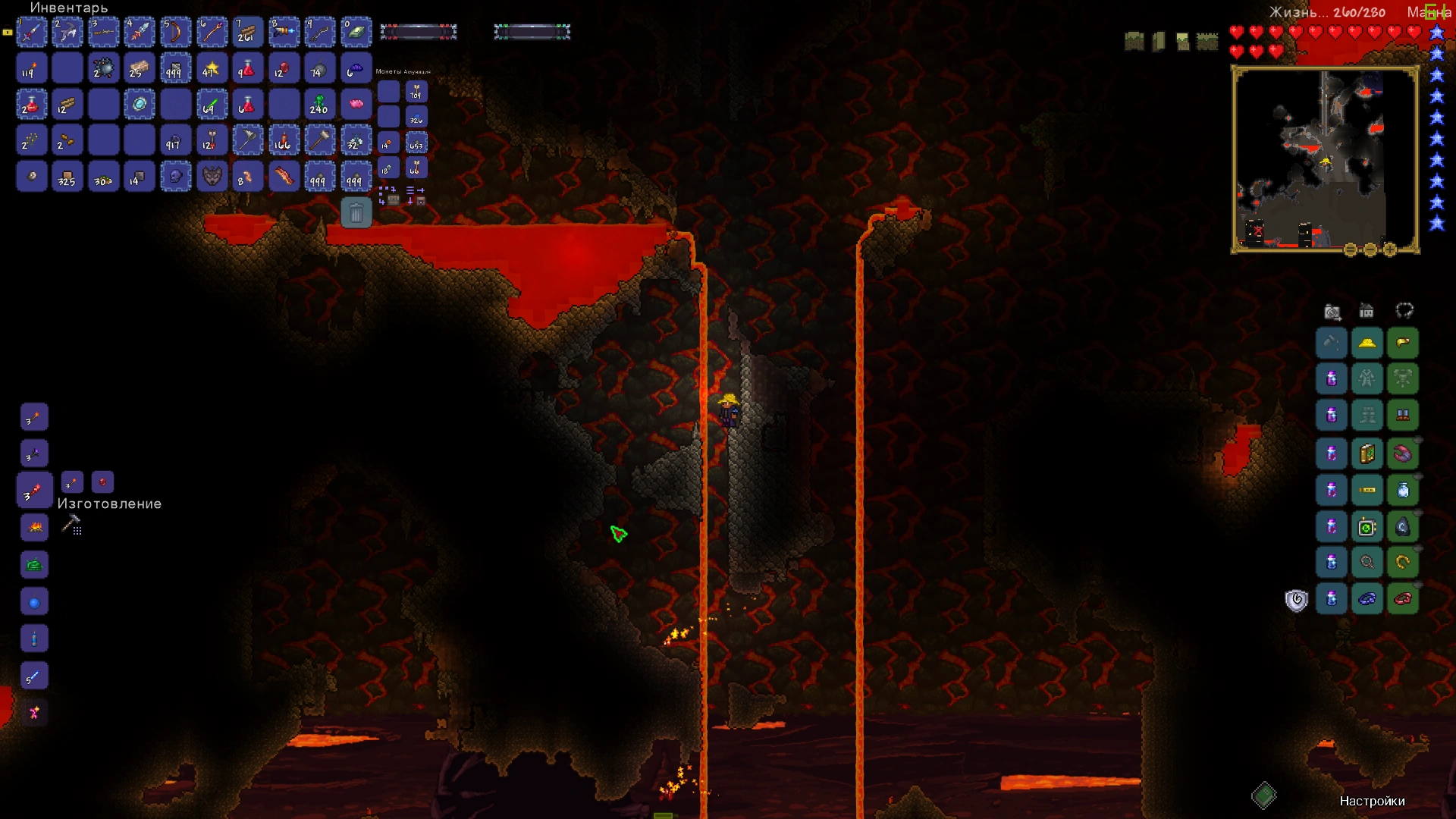
Task: Sort the inventory with the sort lines icon
Action: 410,190
